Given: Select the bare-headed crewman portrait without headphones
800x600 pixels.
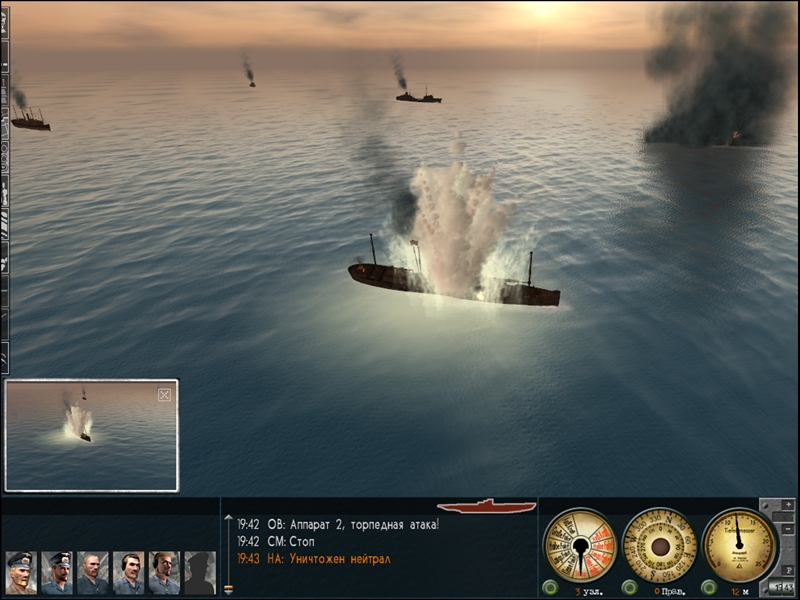Looking at the screenshot, I should 92,573.
